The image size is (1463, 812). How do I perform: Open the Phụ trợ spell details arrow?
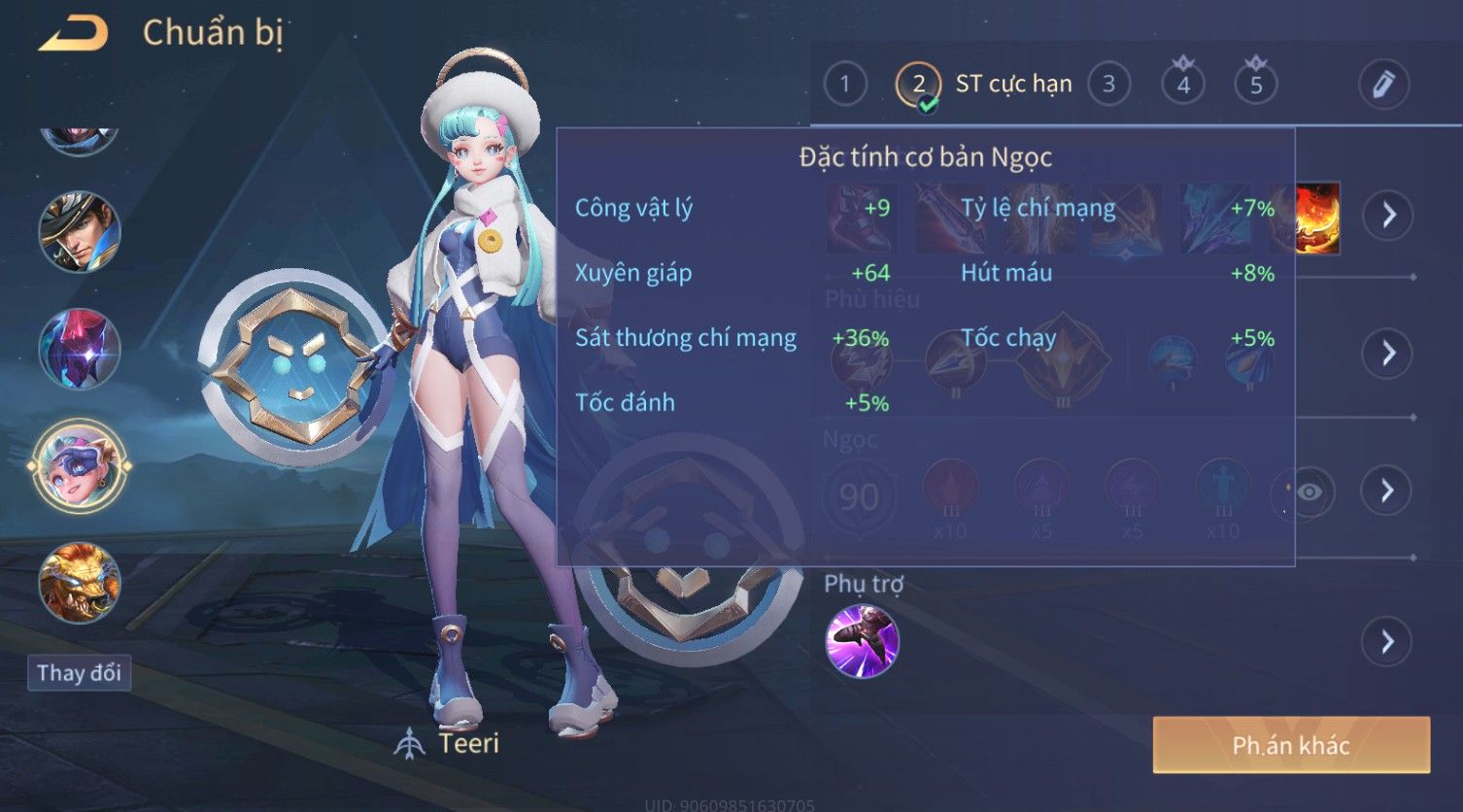point(1387,642)
